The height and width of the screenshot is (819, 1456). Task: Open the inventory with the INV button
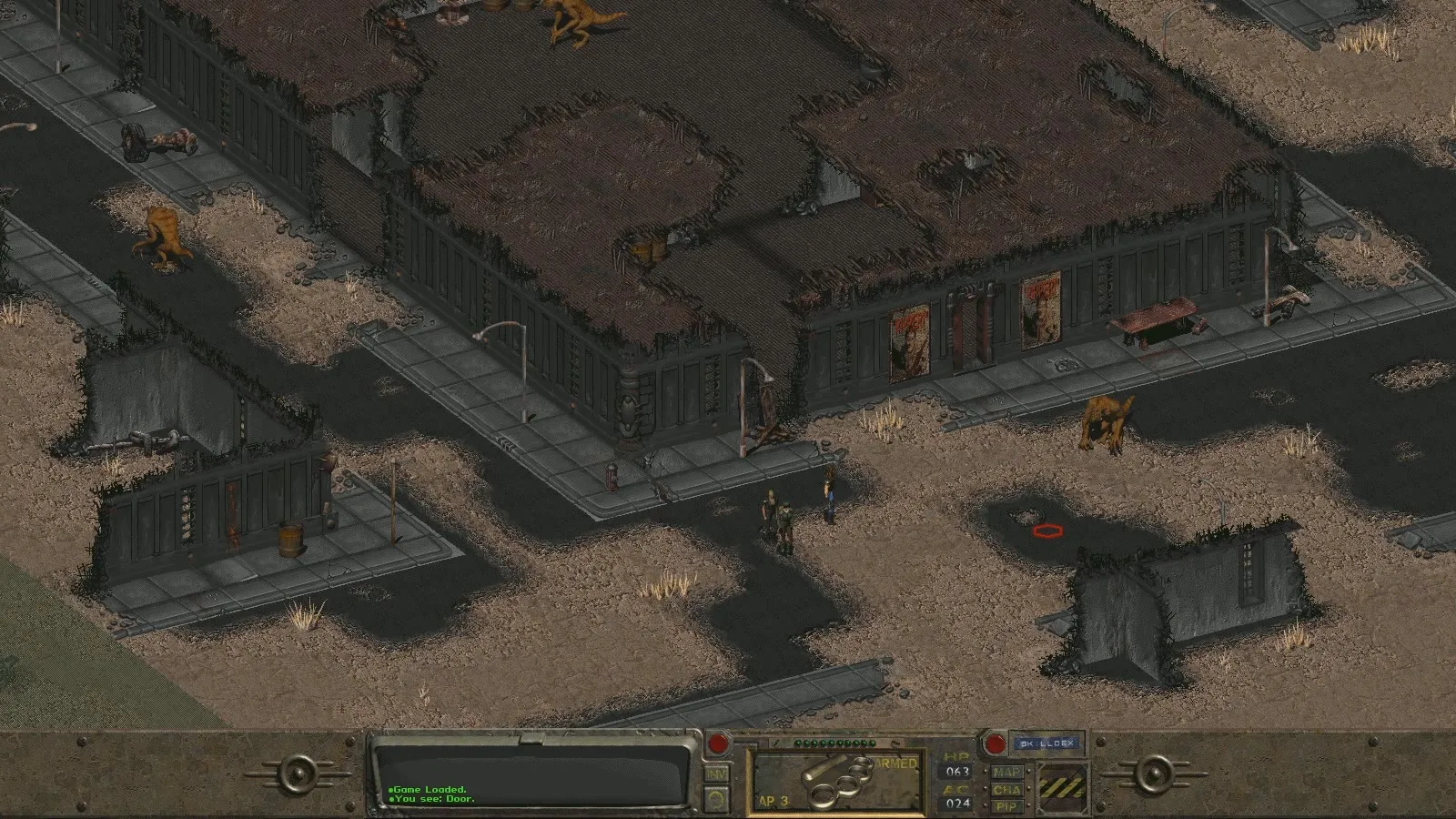click(x=716, y=773)
